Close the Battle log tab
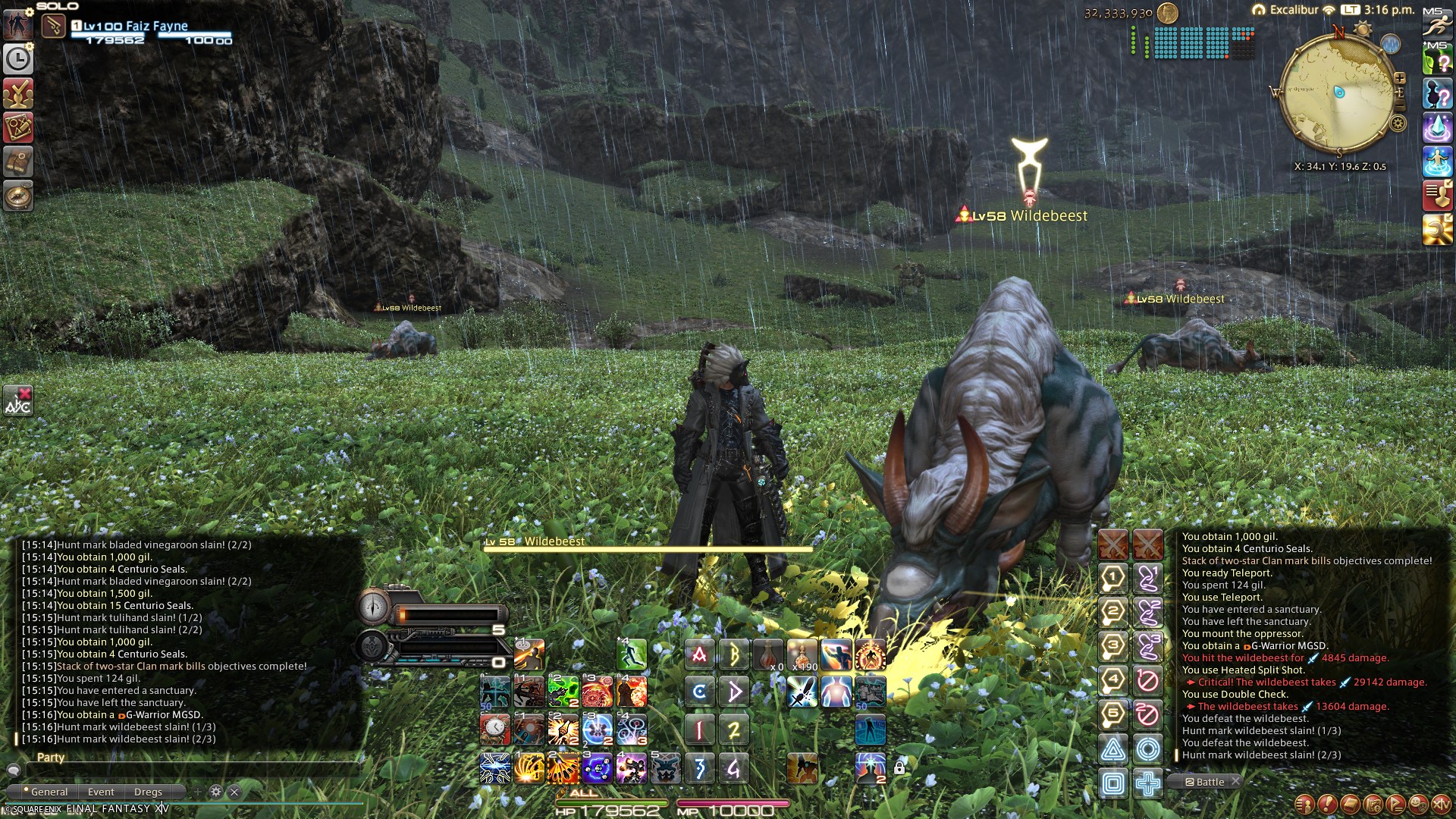This screenshot has height=819, width=1456. click(x=1235, y=781)
